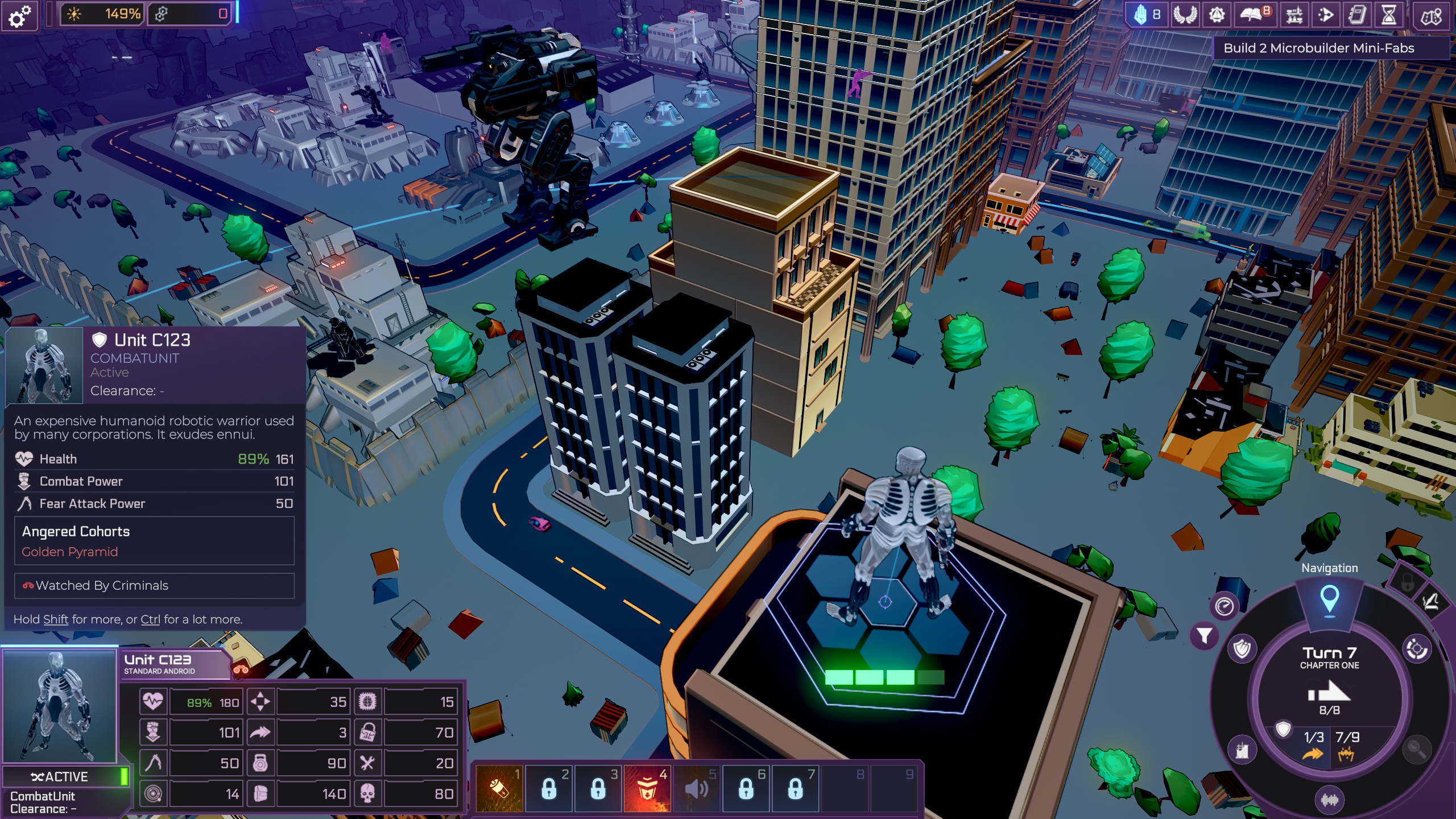Image resolution: width=1456 pixels, height=819 pixels.
Task: Select the Navigation pin mode
Action: [x=1329, y=599]
